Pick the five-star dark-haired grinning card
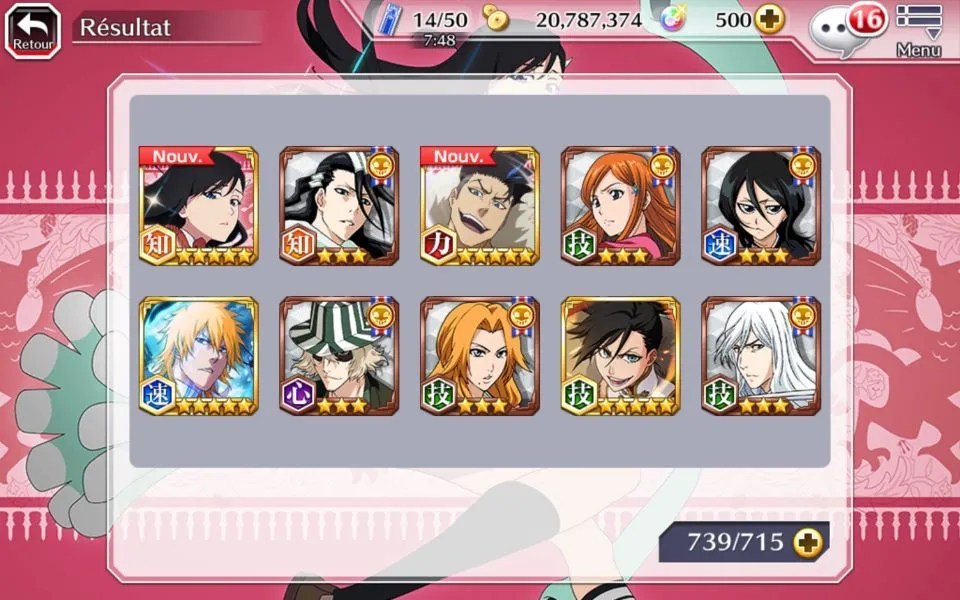Image resolution: width=960 pixels, height=600 pixels. pyautogui.click(x=620, y=355)
